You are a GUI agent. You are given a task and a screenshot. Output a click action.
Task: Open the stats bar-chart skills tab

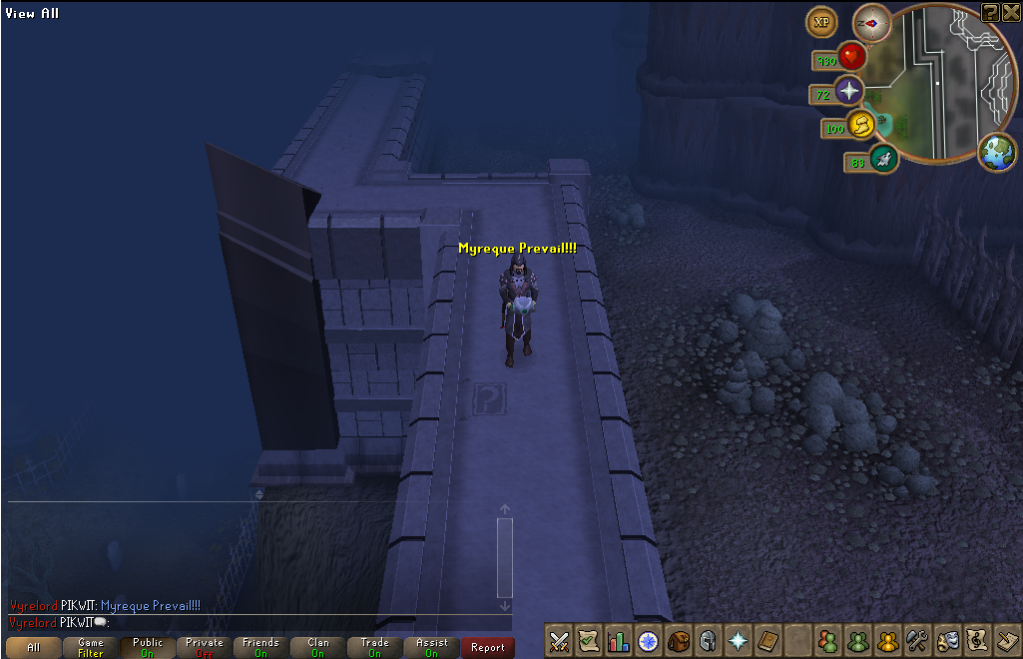coord(619,640)
